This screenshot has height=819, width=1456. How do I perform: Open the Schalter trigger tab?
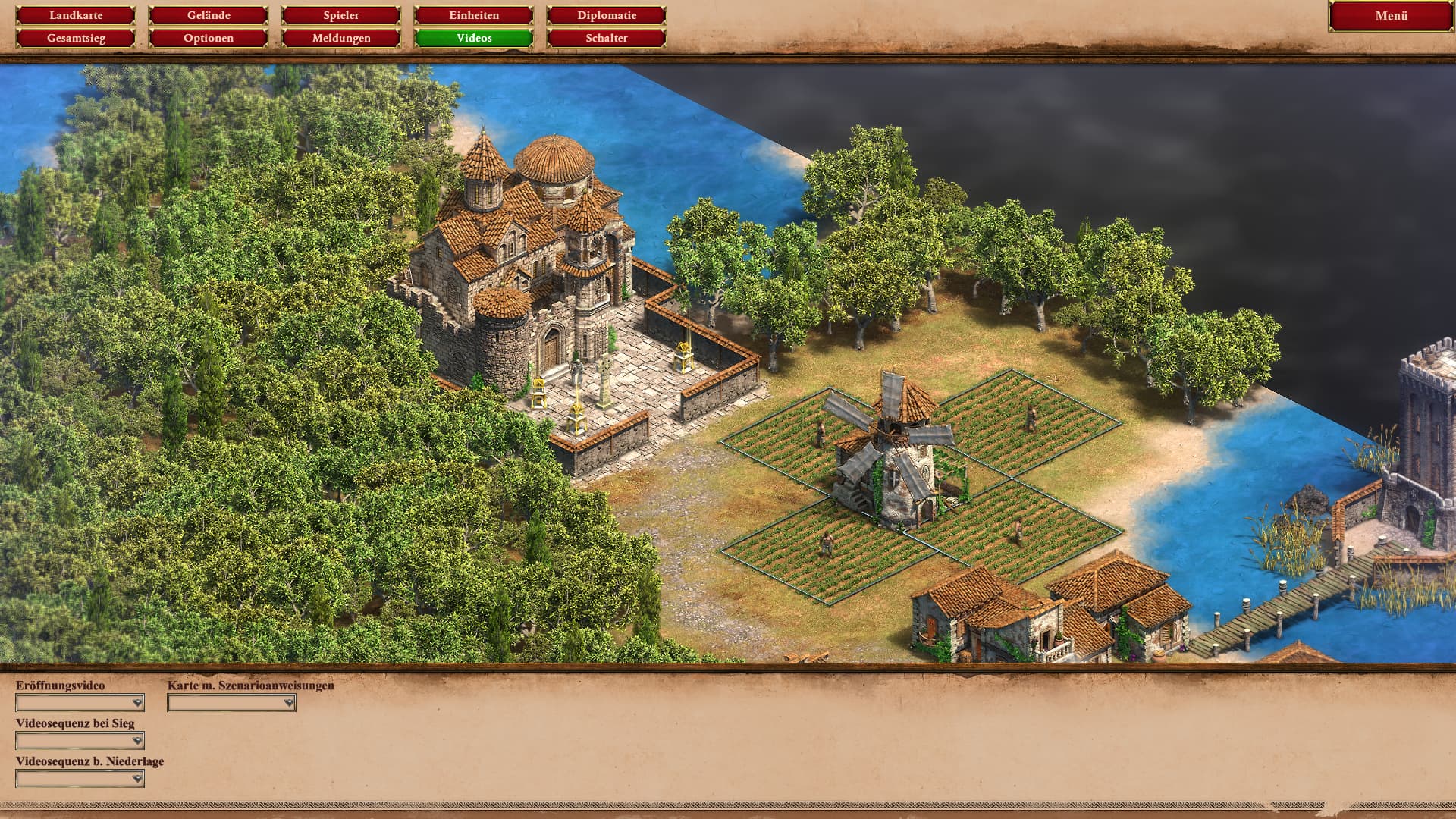tap(607, 38)
